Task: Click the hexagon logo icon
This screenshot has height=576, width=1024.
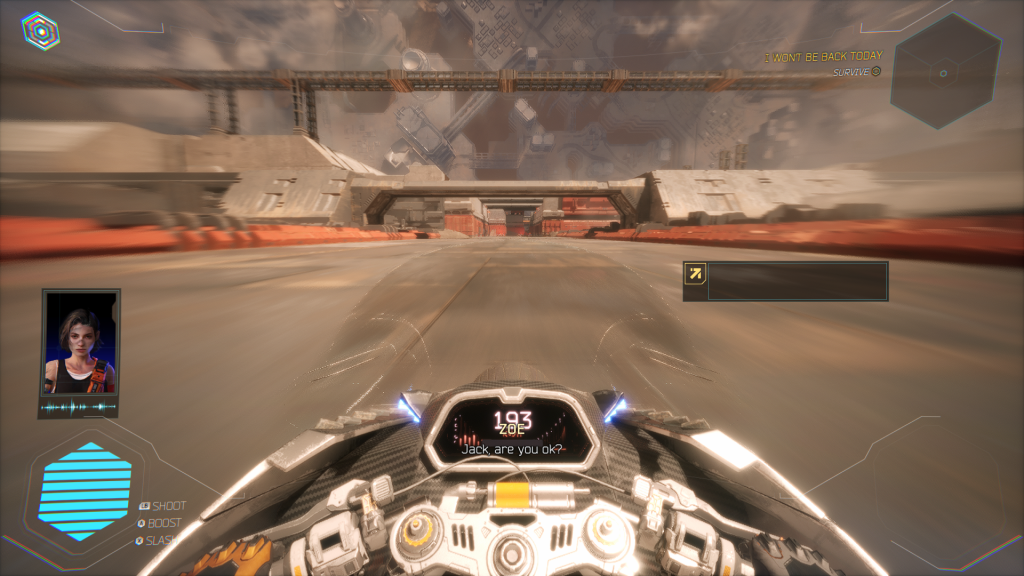Action: (x=40, y=31)
